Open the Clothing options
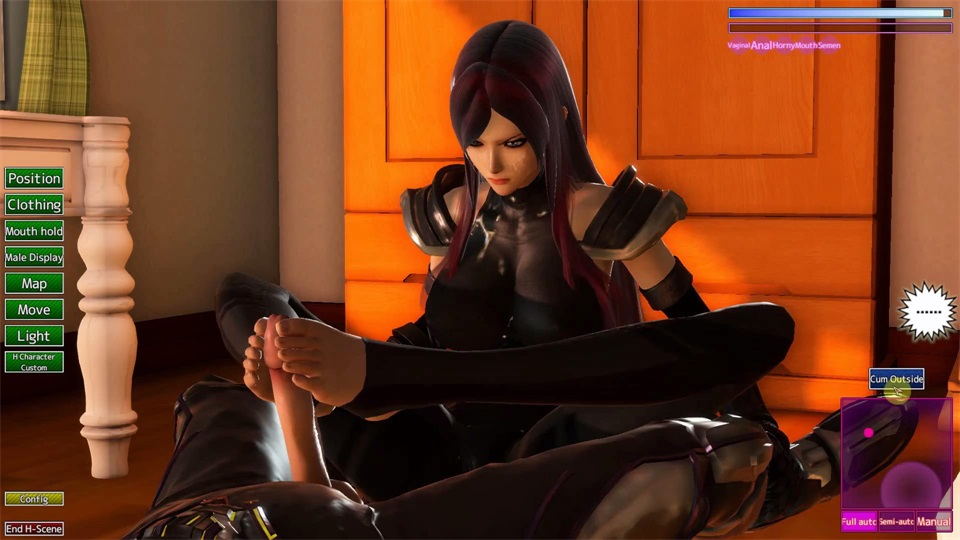 point(34,204)
